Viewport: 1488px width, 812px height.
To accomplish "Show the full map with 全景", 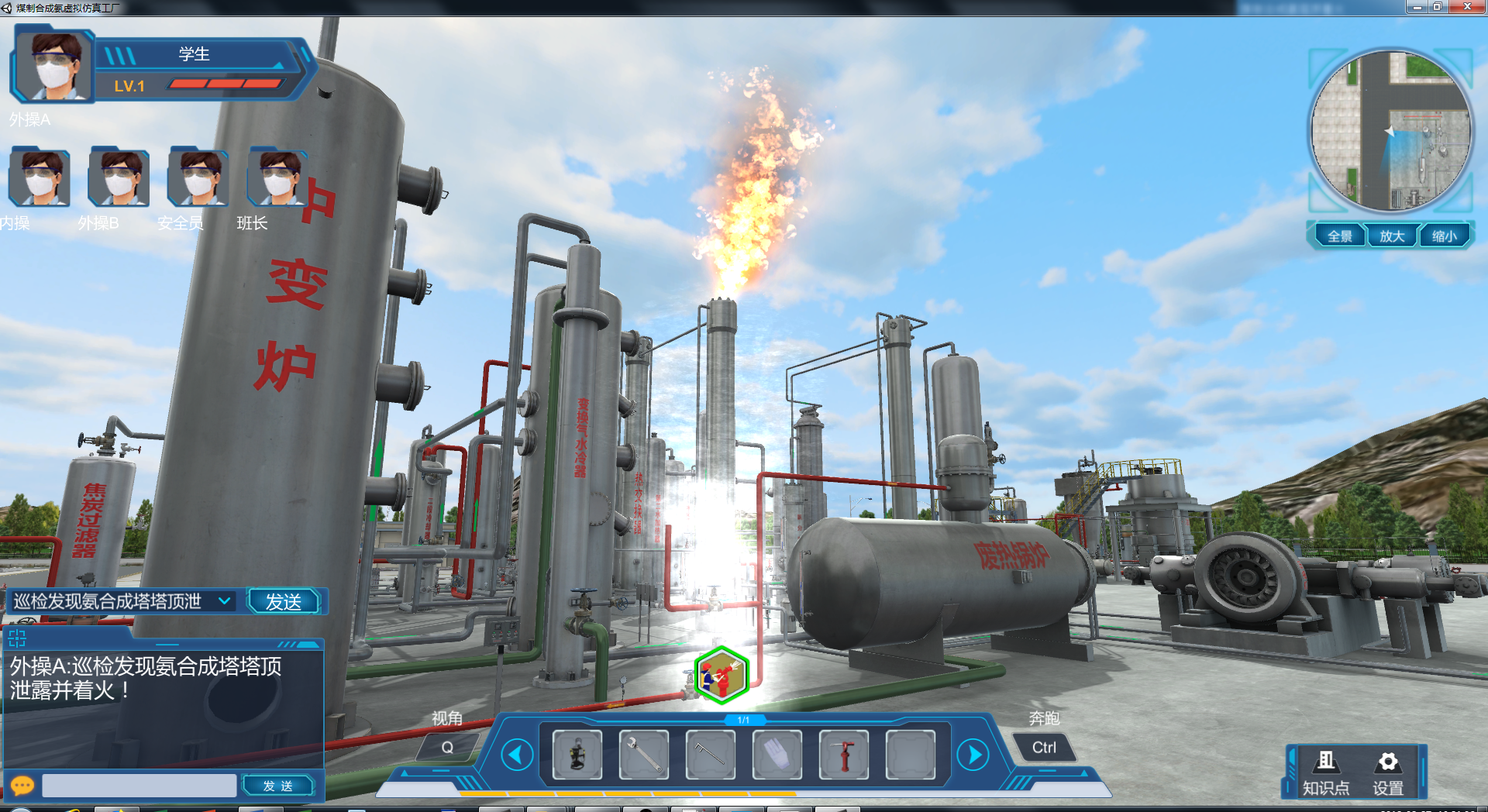I will [x=1339, y=236].
